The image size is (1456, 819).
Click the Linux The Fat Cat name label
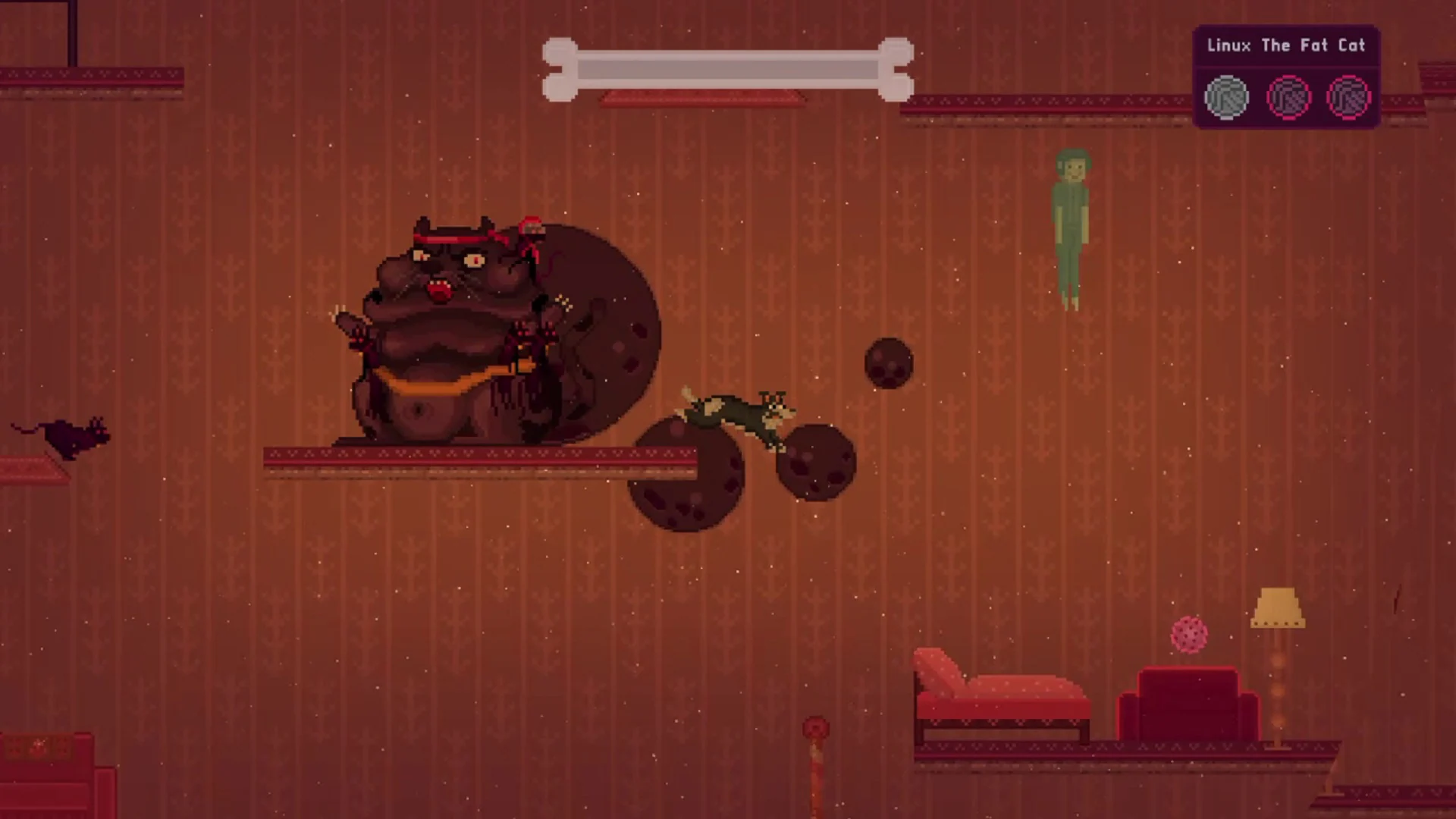tap(1285, 45)
